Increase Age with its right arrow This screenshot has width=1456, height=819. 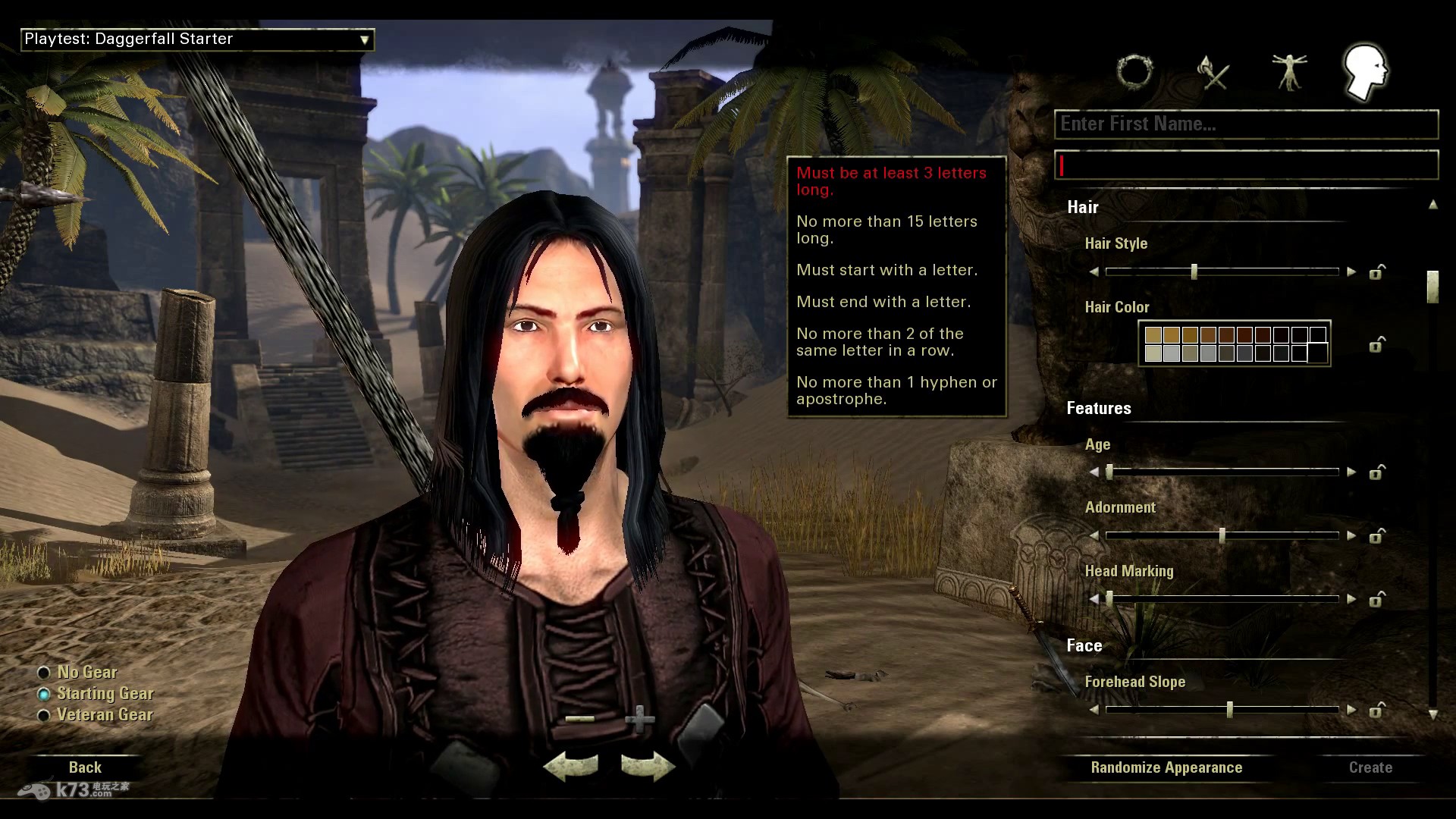pos(1351,472)
